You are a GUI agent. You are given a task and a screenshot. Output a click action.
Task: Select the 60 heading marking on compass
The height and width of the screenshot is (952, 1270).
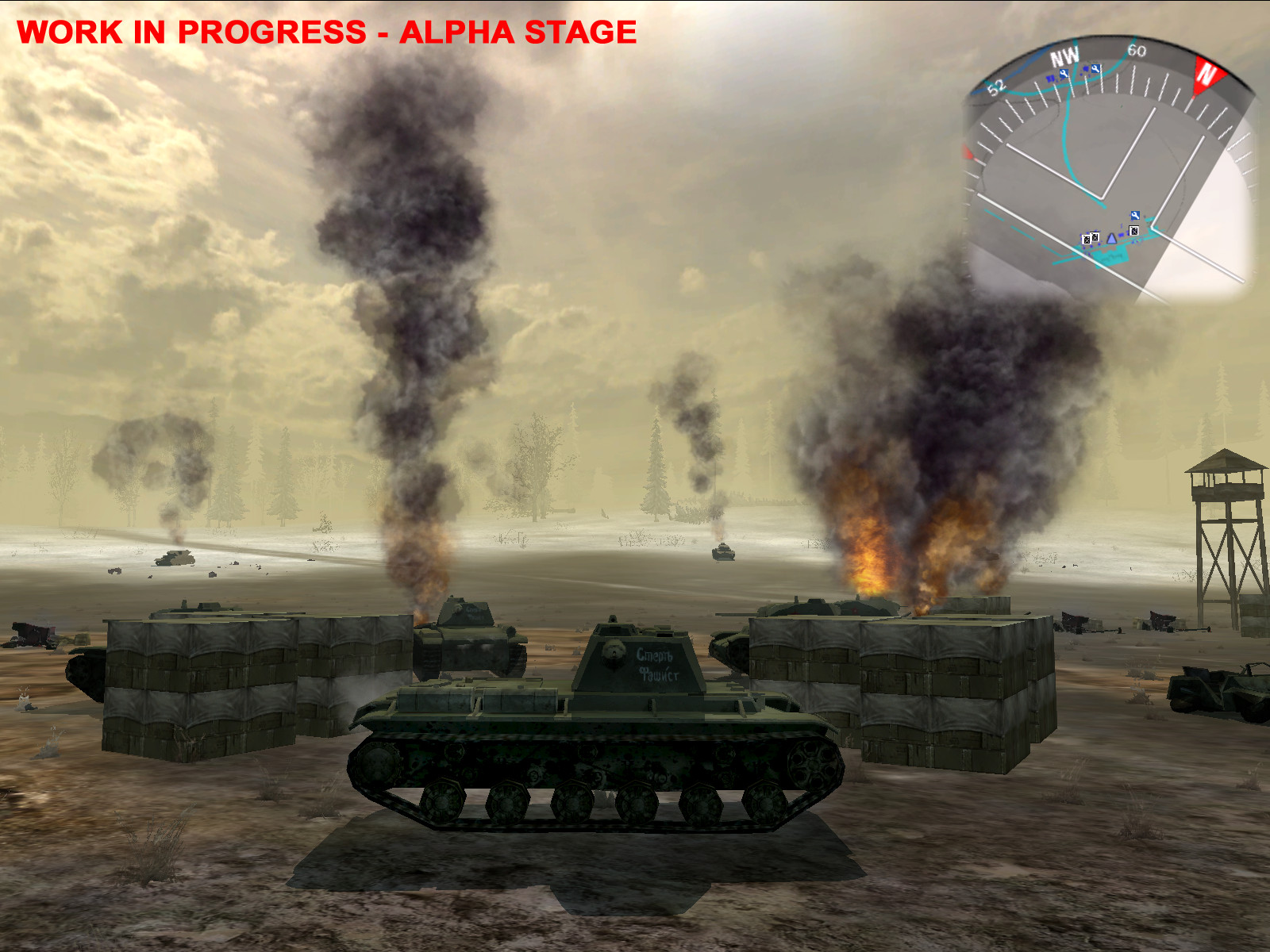(1137, 51)
